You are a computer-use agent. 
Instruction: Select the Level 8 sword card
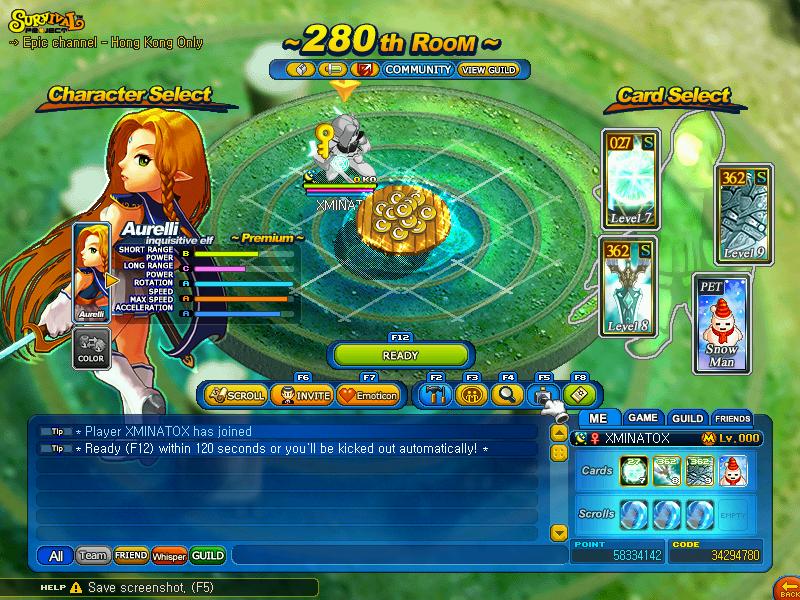click(628, 287)
